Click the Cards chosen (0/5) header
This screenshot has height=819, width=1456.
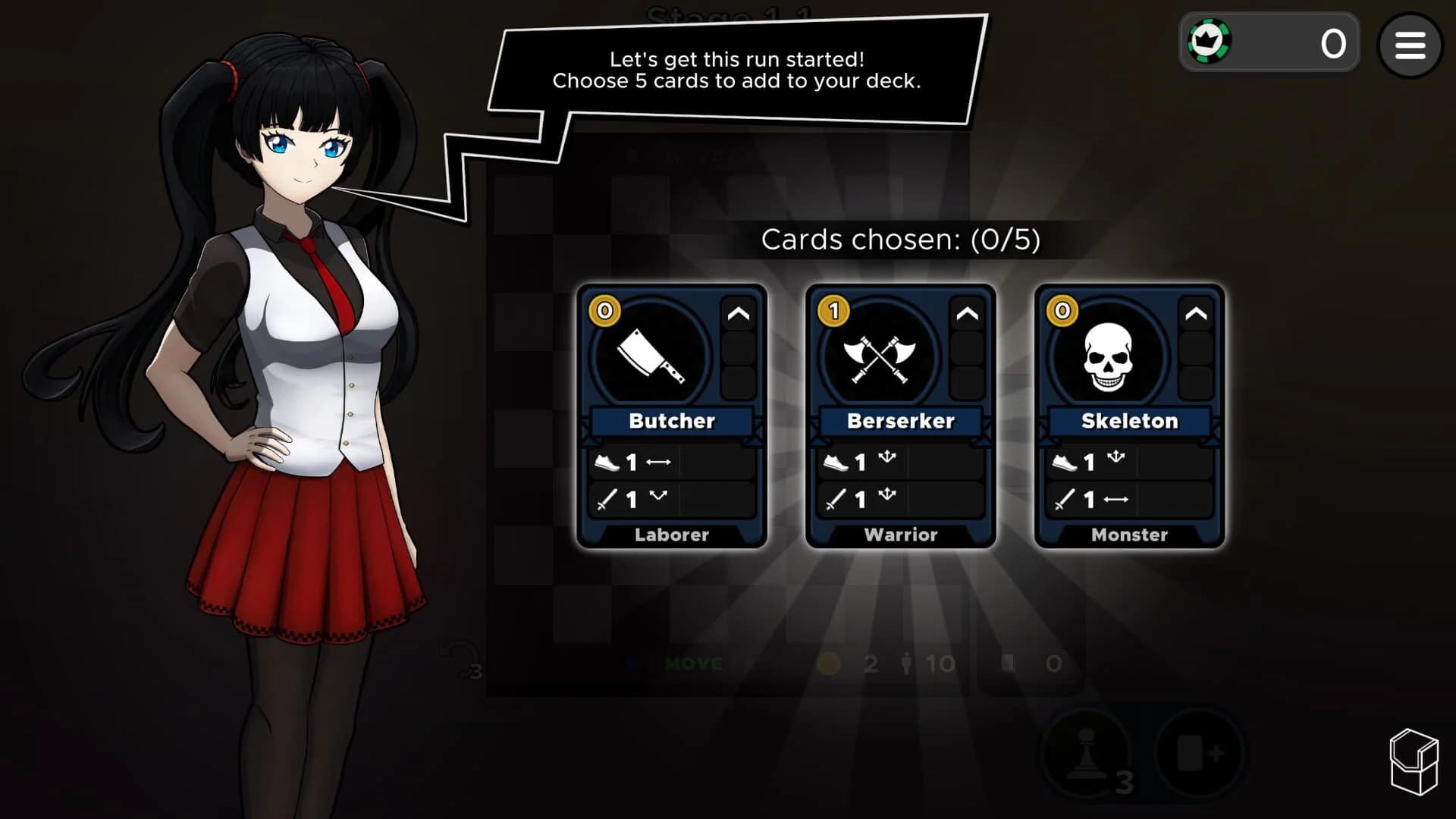click(901, 240)
